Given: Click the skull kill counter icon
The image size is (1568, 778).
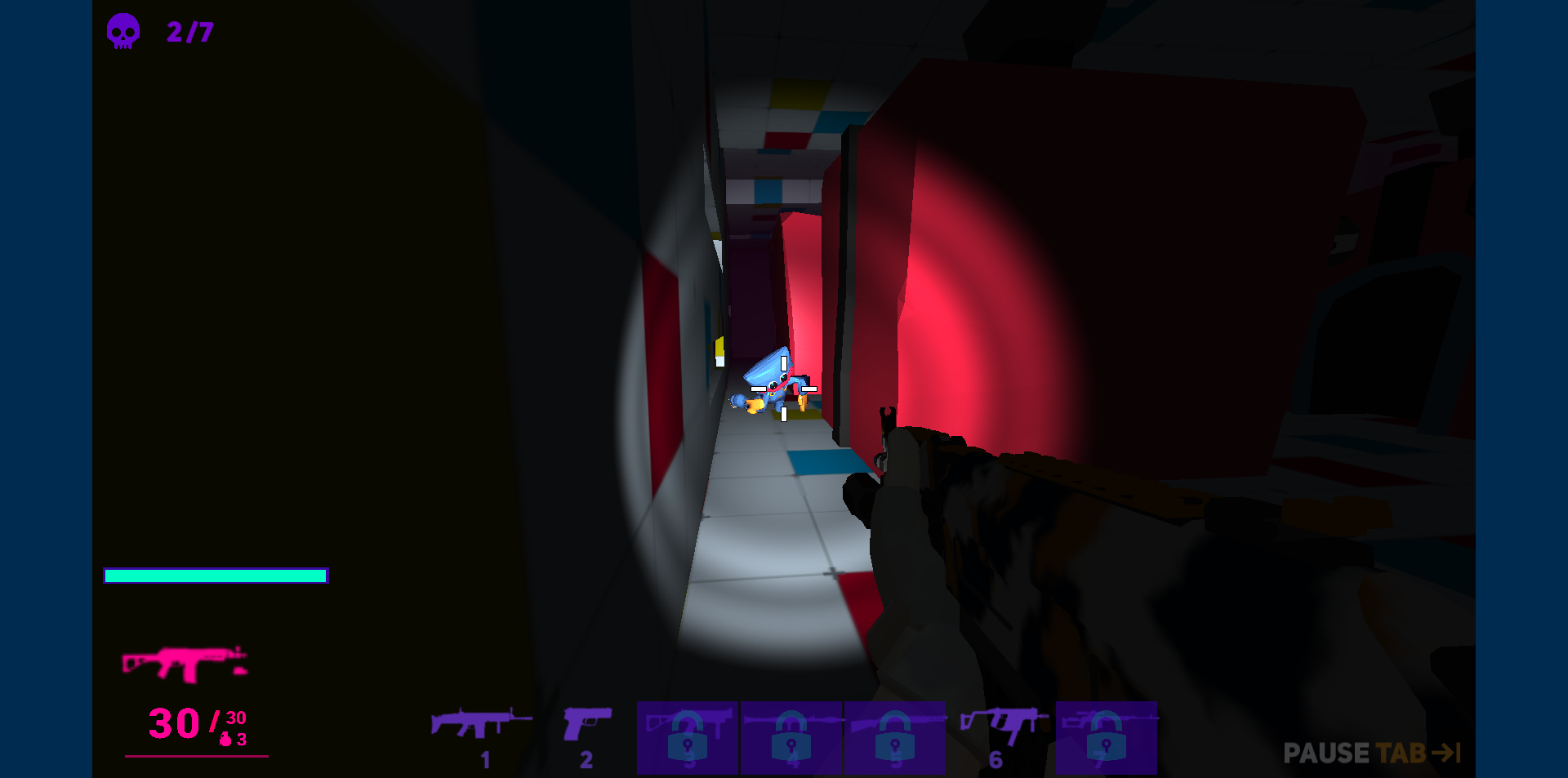Looking at the screenshot, I should (x=124, y=32).
